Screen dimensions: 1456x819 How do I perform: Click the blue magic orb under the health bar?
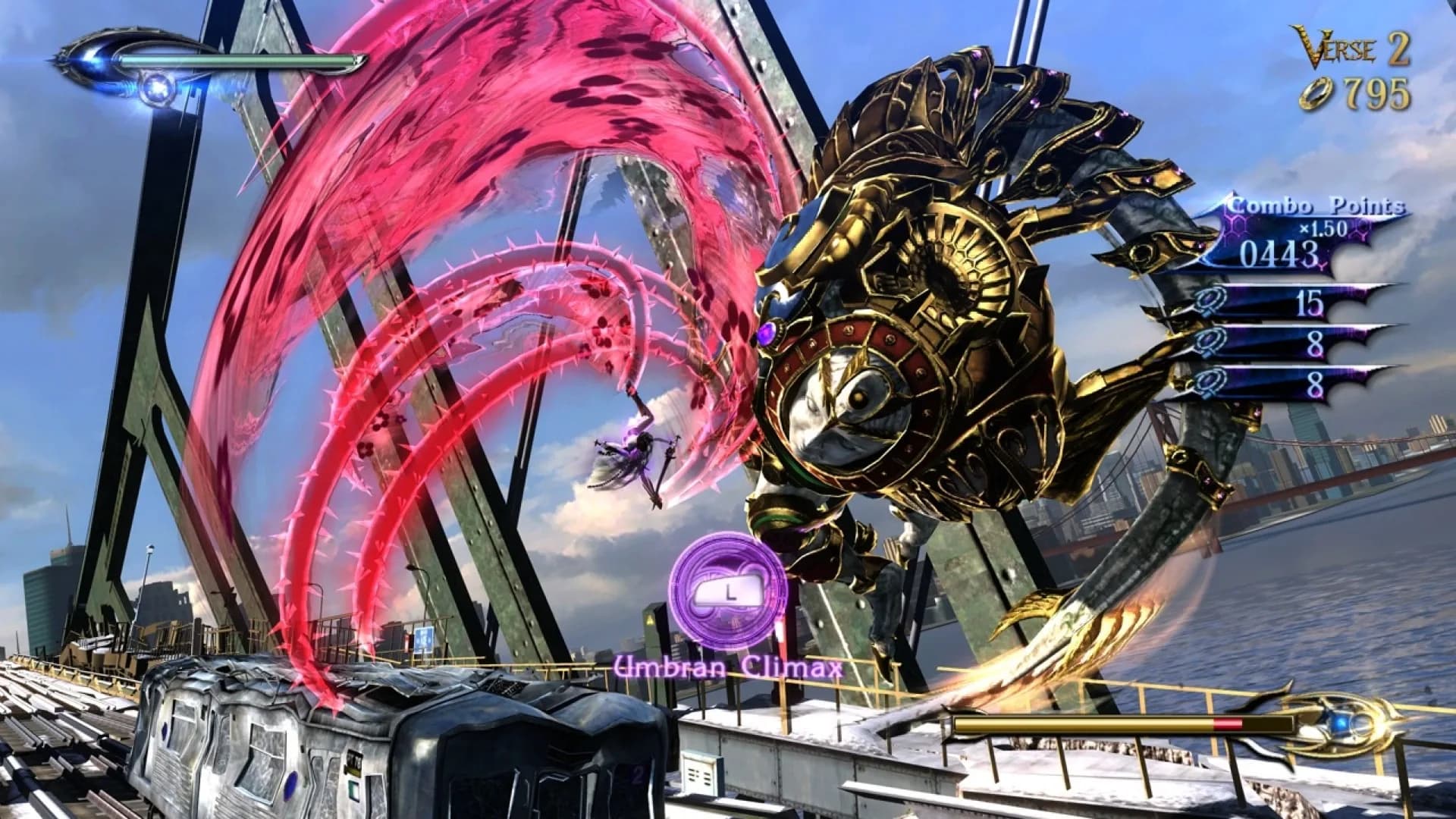[x=159, y=86]
